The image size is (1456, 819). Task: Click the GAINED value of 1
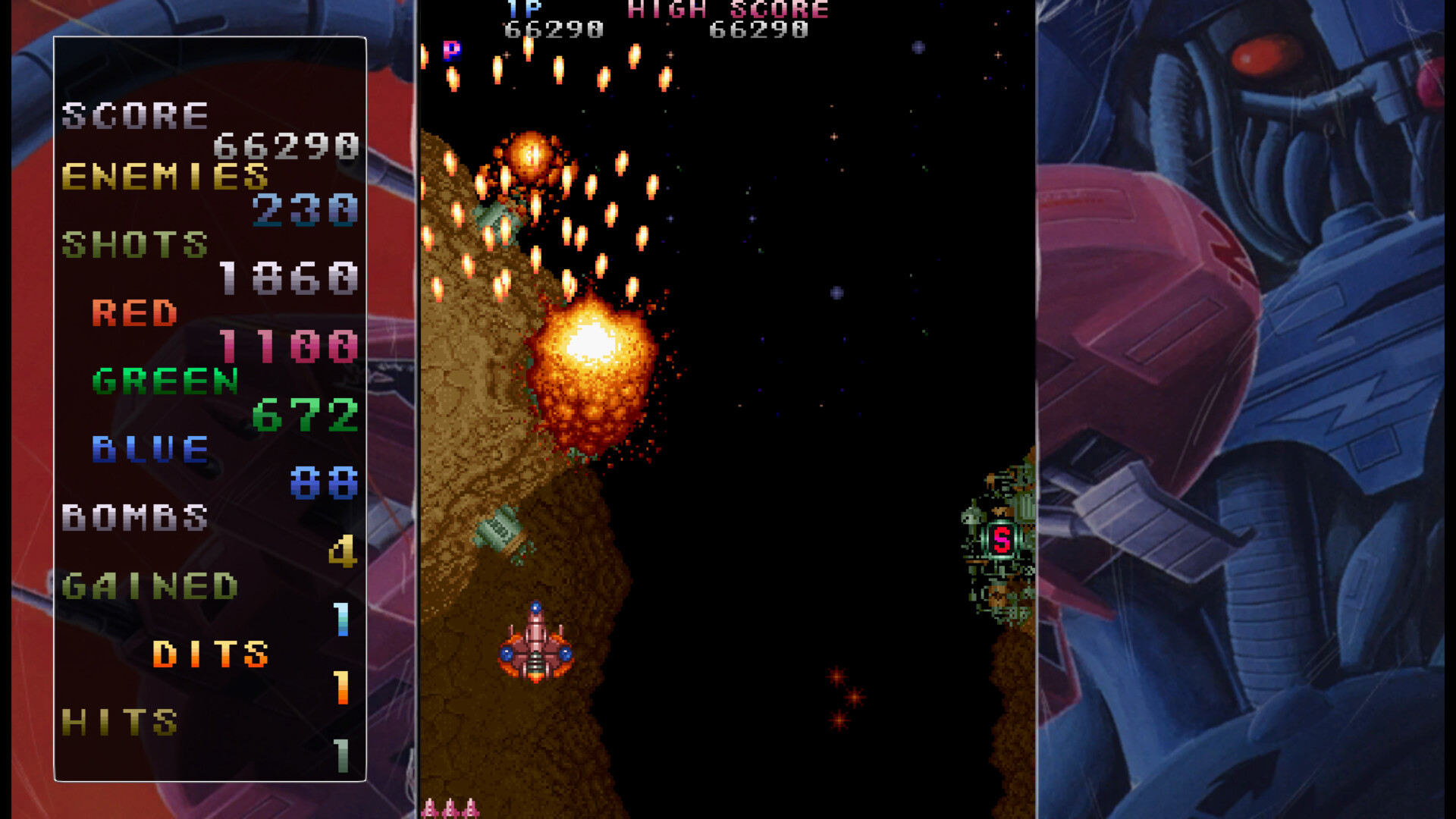[341, 621]
